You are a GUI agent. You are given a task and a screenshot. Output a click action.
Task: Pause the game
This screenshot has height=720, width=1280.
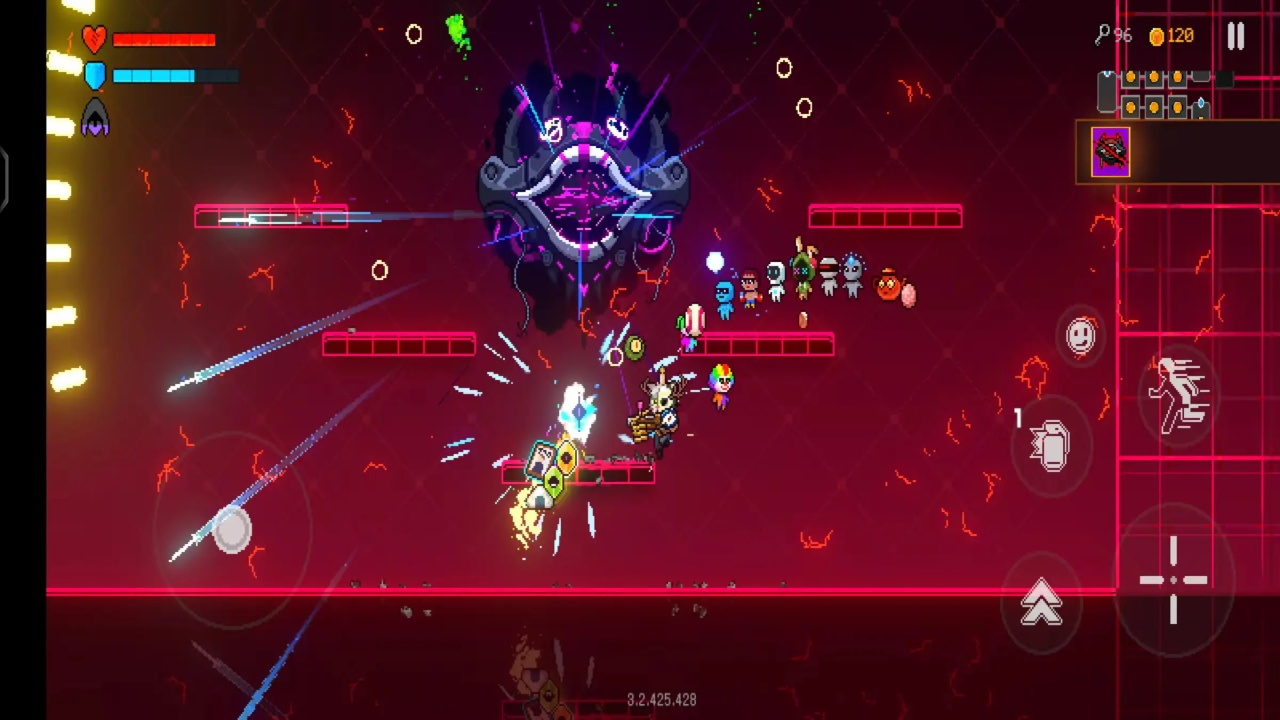click(x=1236, y=37)
